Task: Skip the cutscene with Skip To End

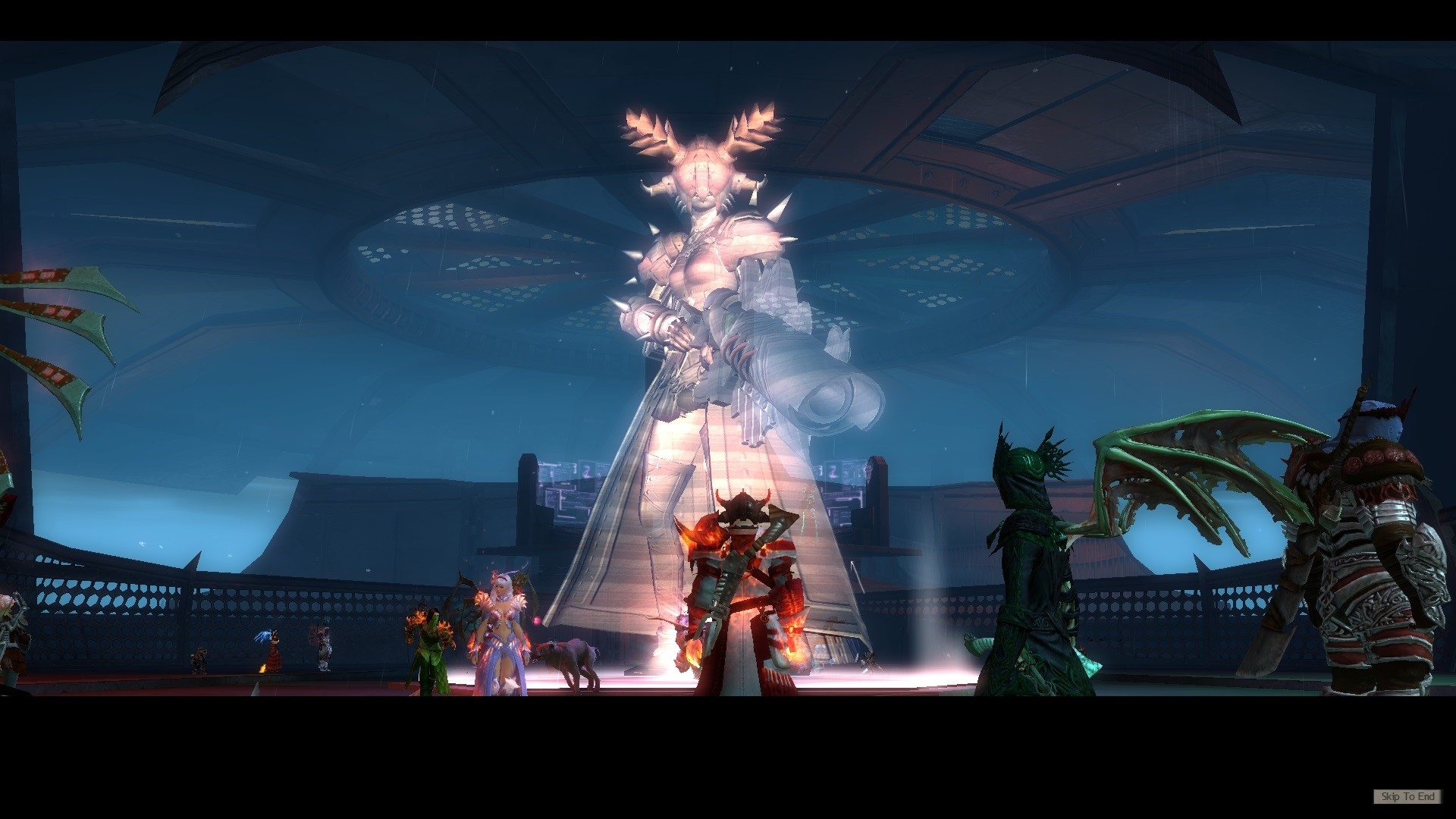Action: click(1407, 796)
